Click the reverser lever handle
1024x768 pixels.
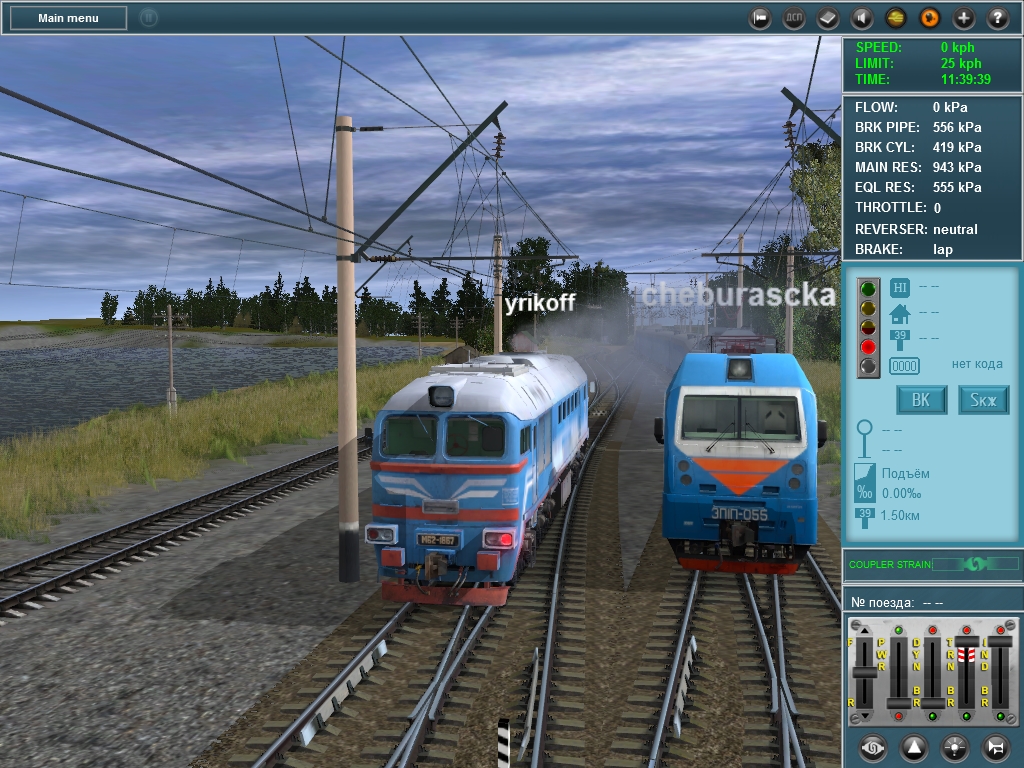coord(864,673)
